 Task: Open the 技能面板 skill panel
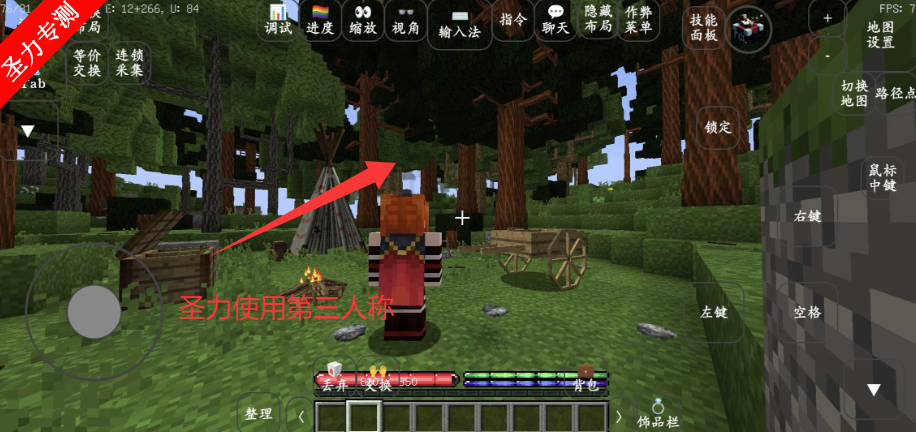click(x=703, y=27)
